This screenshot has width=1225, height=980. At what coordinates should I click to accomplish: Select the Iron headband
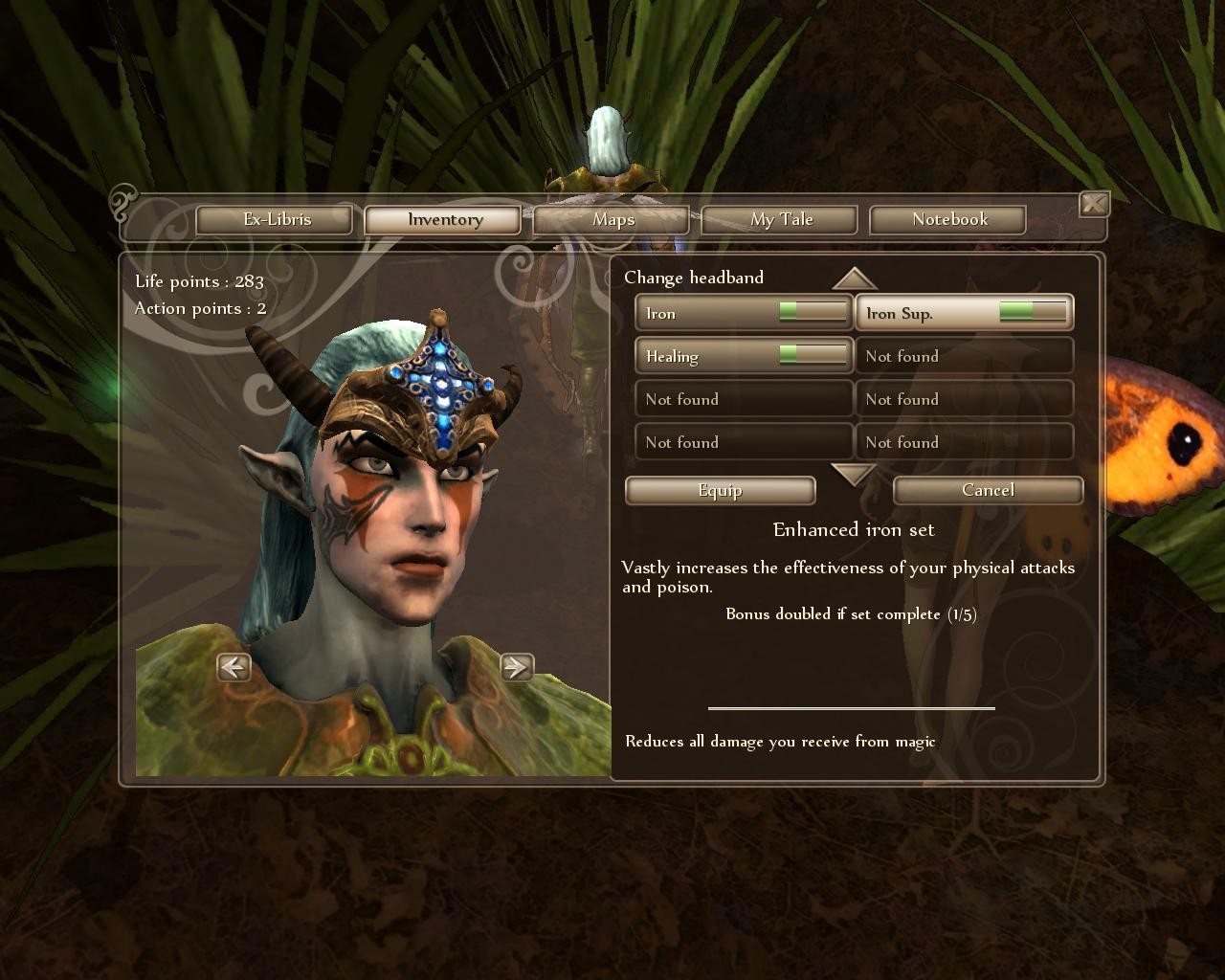tap(744, 313)
